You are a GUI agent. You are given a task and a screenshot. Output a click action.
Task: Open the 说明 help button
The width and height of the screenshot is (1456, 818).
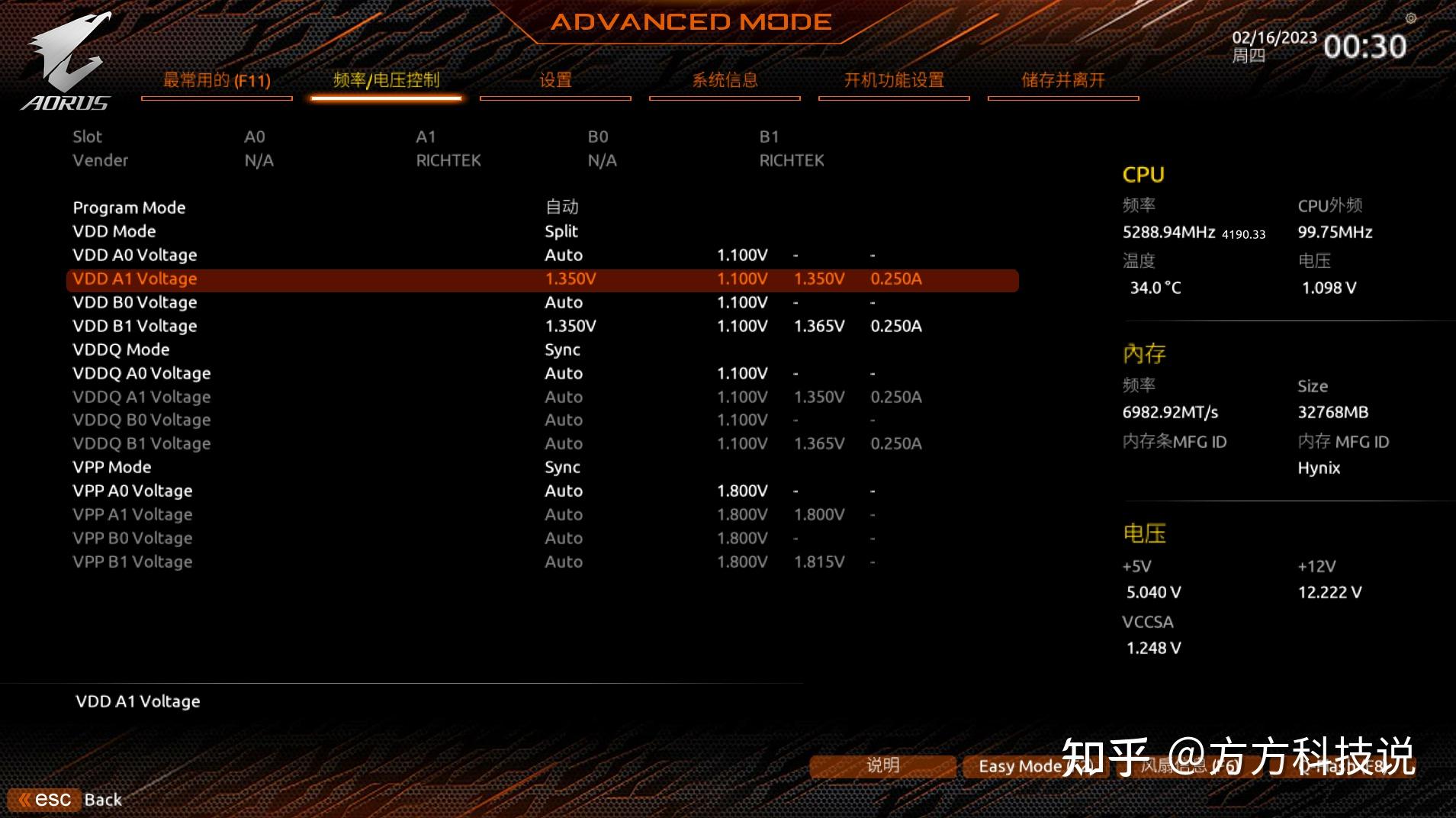point(882,766)
